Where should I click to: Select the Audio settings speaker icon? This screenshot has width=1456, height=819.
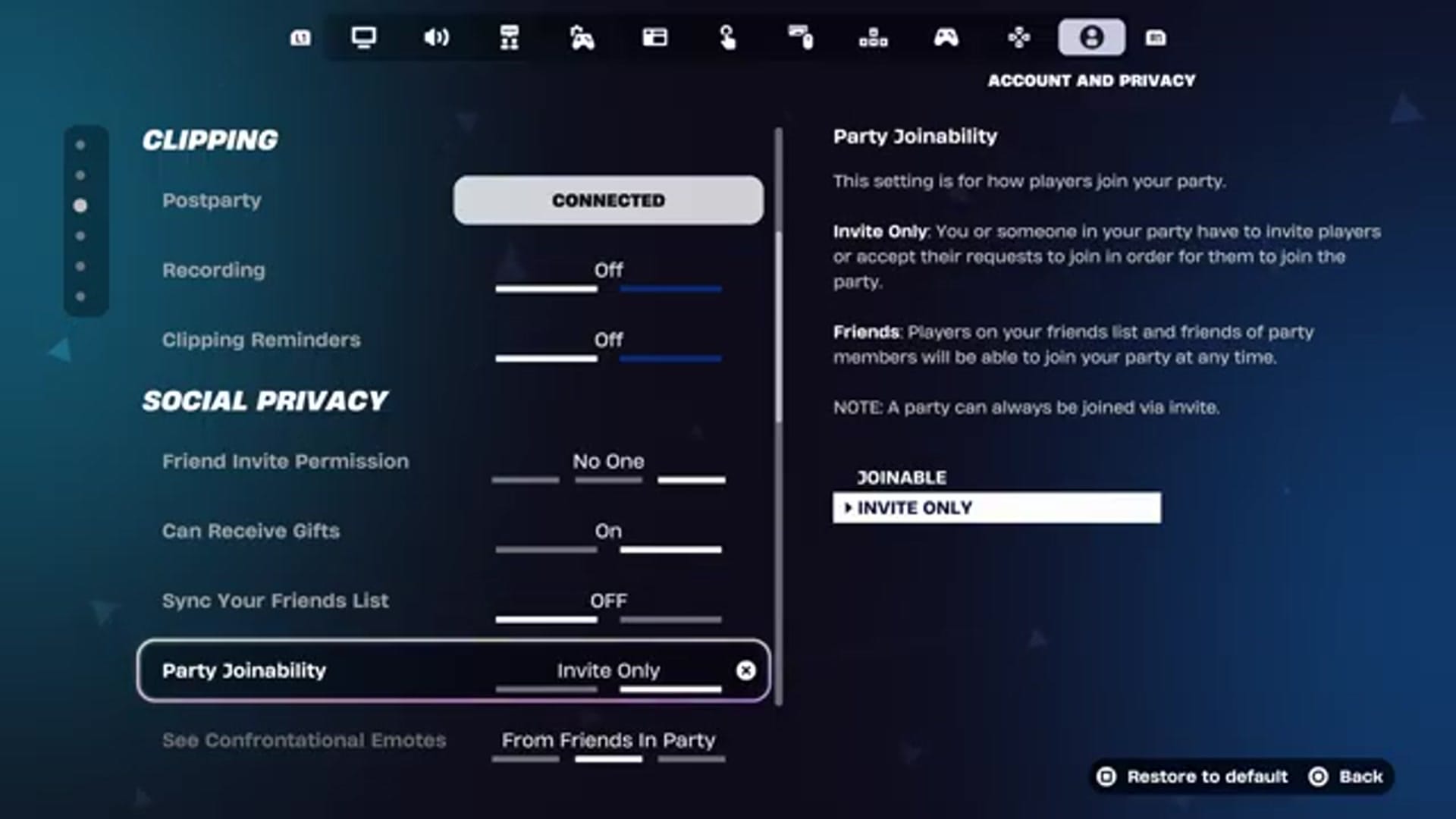[x=436, y=37]
